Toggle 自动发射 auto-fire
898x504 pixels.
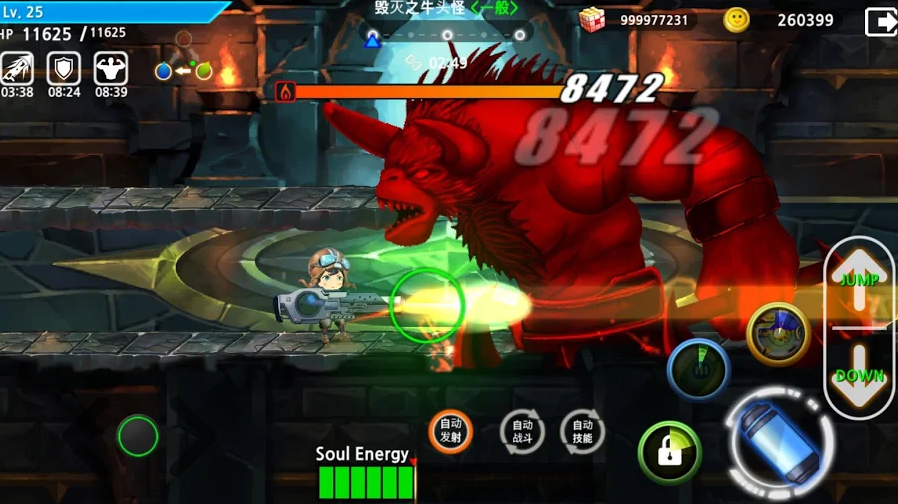pos(450,431)
